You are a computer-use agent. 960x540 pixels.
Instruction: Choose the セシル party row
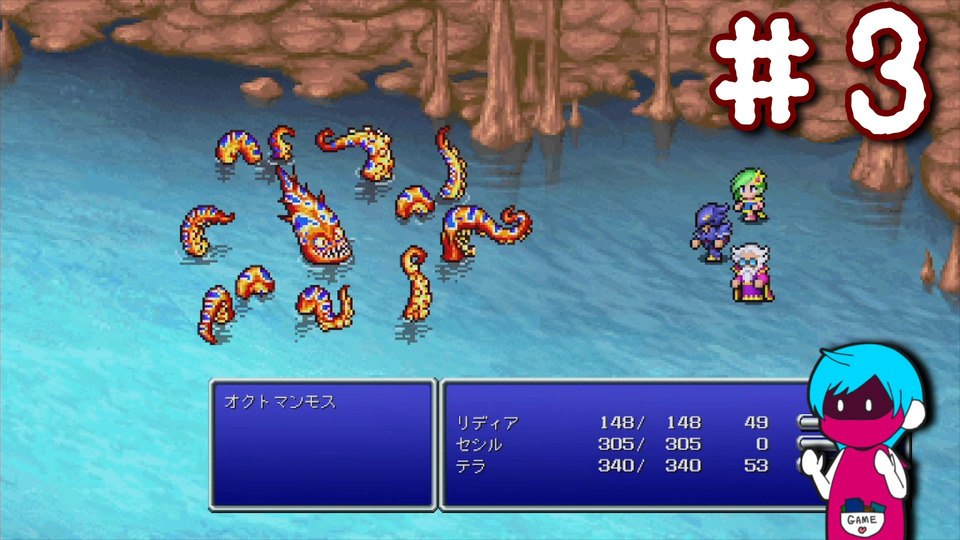(478, 444)
